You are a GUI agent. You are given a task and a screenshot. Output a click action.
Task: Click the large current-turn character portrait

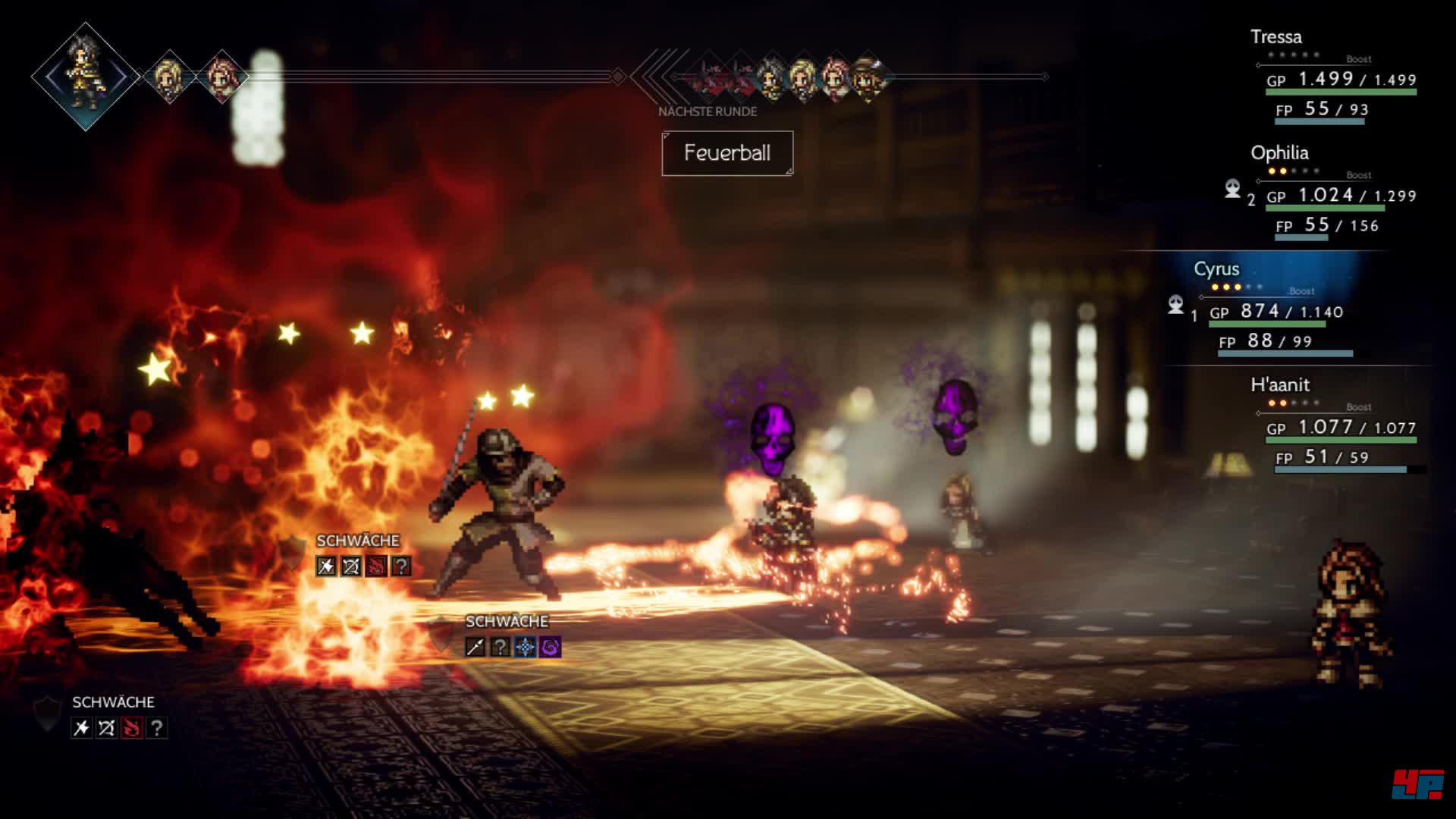click(x=86, y=77)
